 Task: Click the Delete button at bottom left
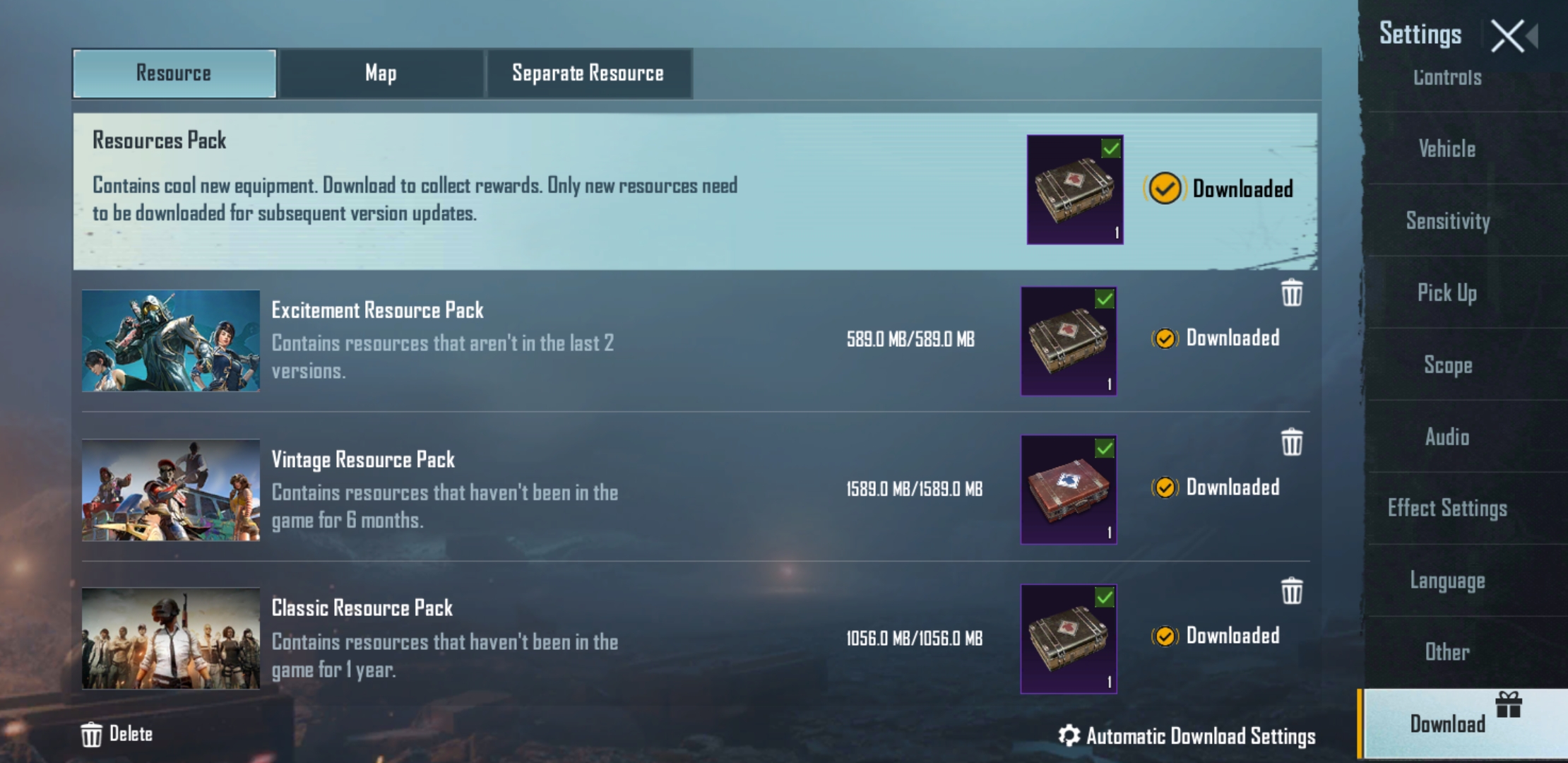pos(117,734)
